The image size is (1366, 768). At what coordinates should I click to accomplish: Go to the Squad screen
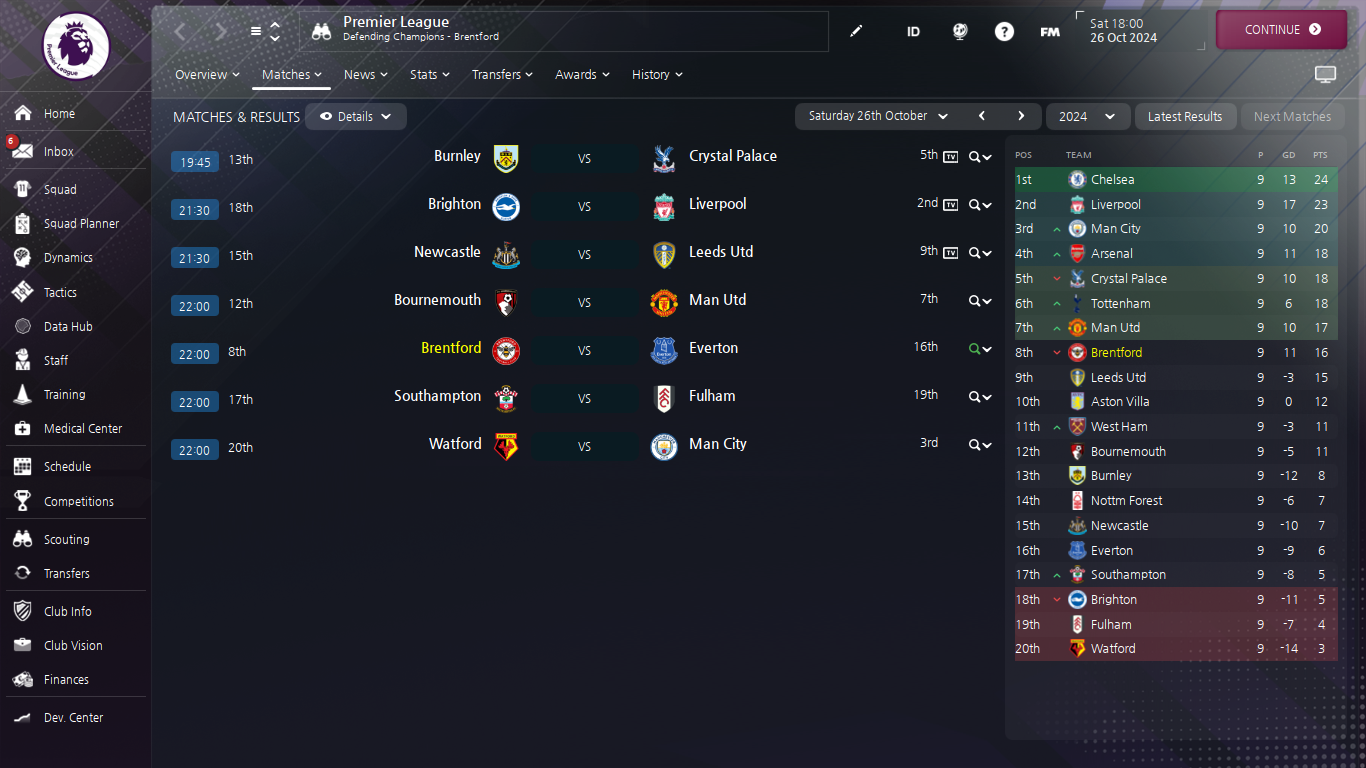coord(60,190)
